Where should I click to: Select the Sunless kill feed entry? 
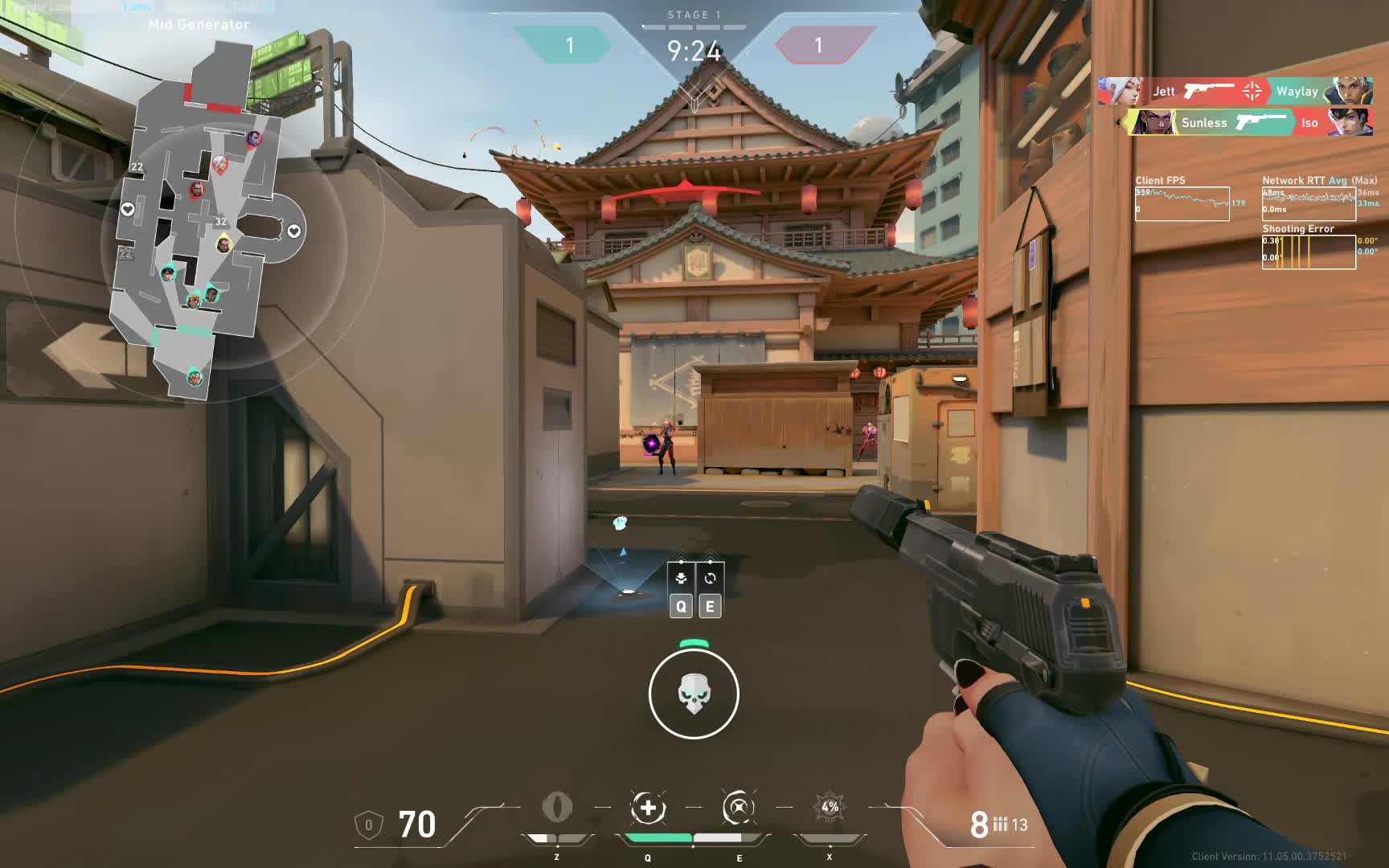pyautogui.click(x=1203, y=123)
